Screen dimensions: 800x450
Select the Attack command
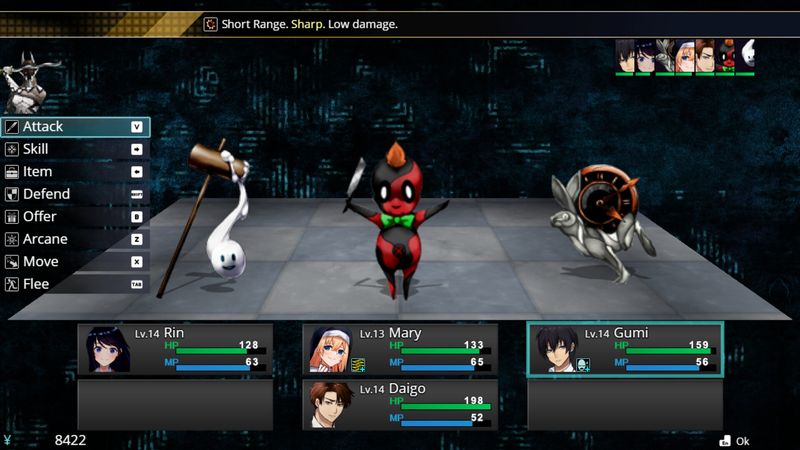[75, 127]
